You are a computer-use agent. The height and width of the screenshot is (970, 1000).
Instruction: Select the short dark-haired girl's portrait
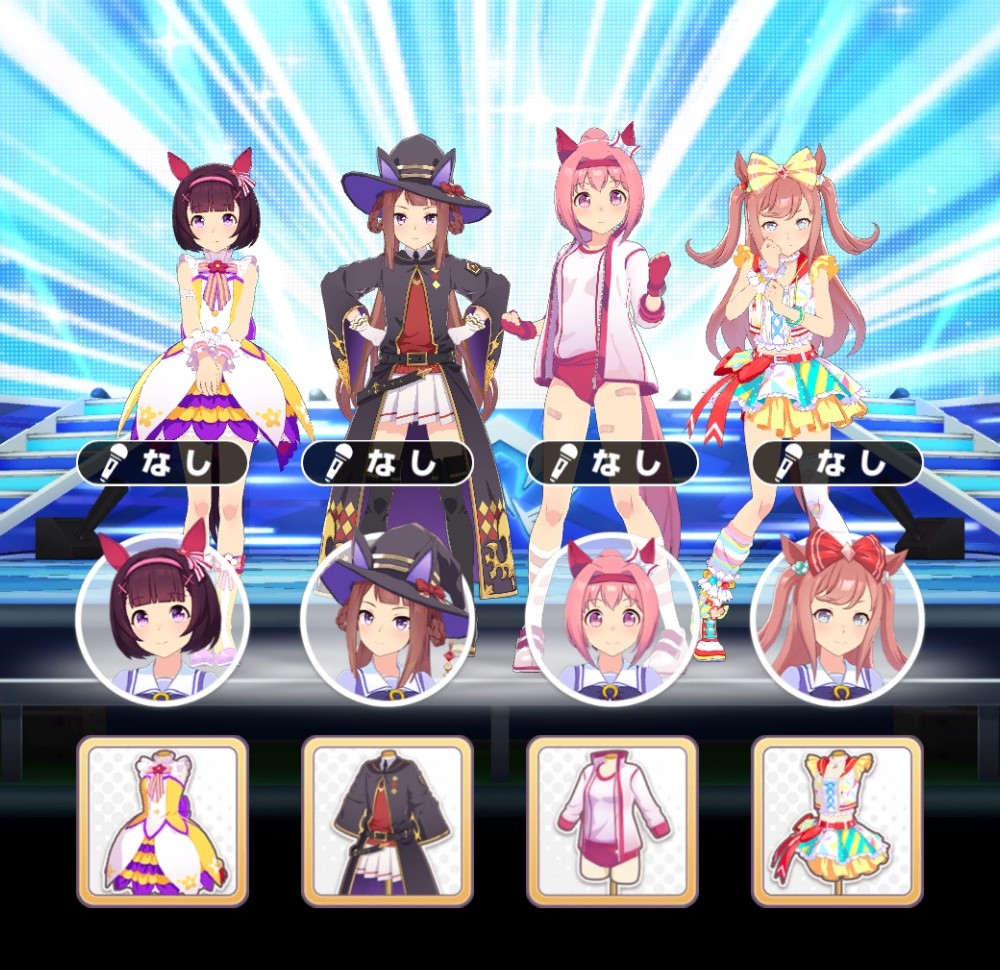click(x=162, y=618)
